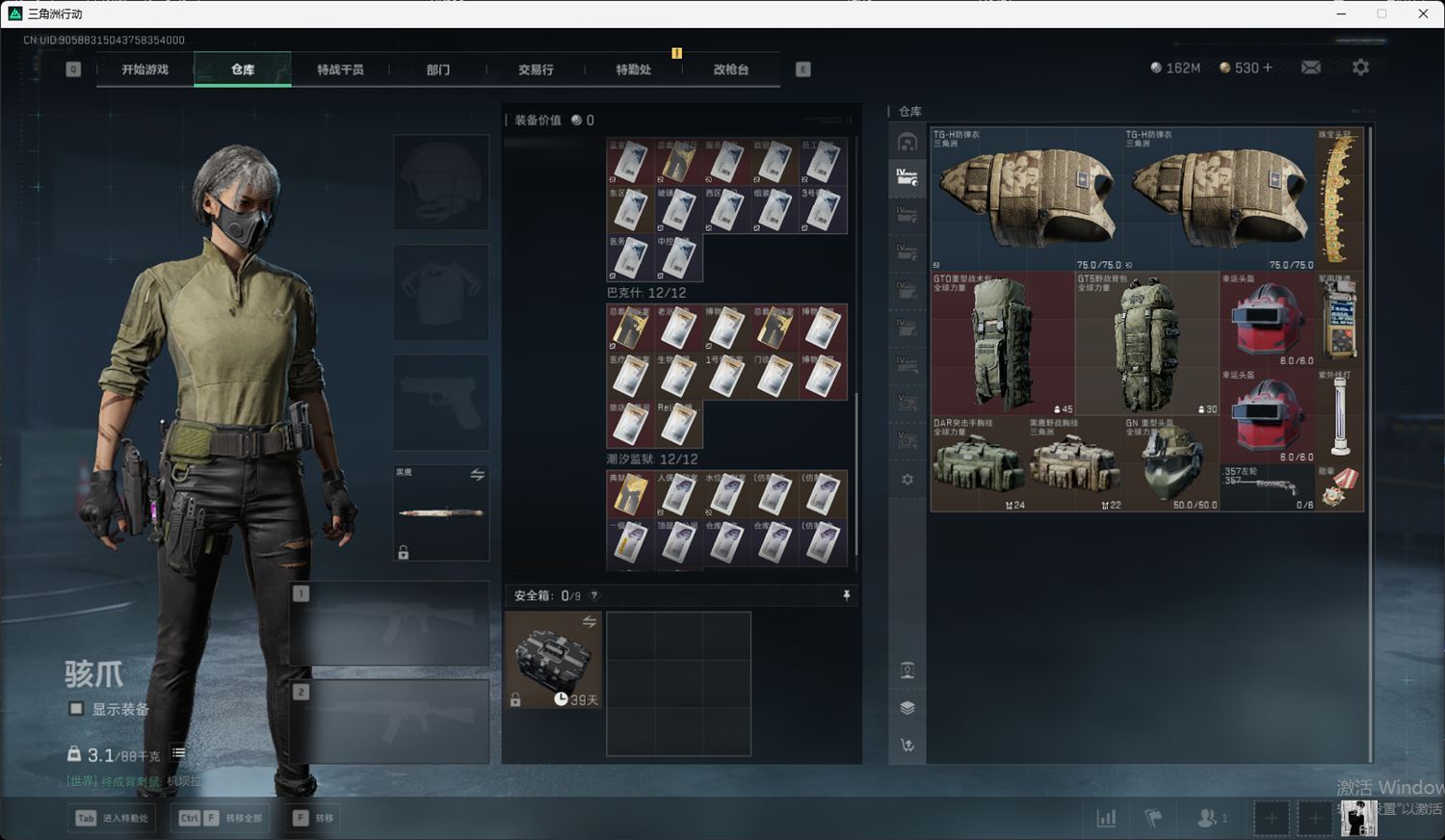
Task: Select the equipped knife slot
Action: (441, 512)
